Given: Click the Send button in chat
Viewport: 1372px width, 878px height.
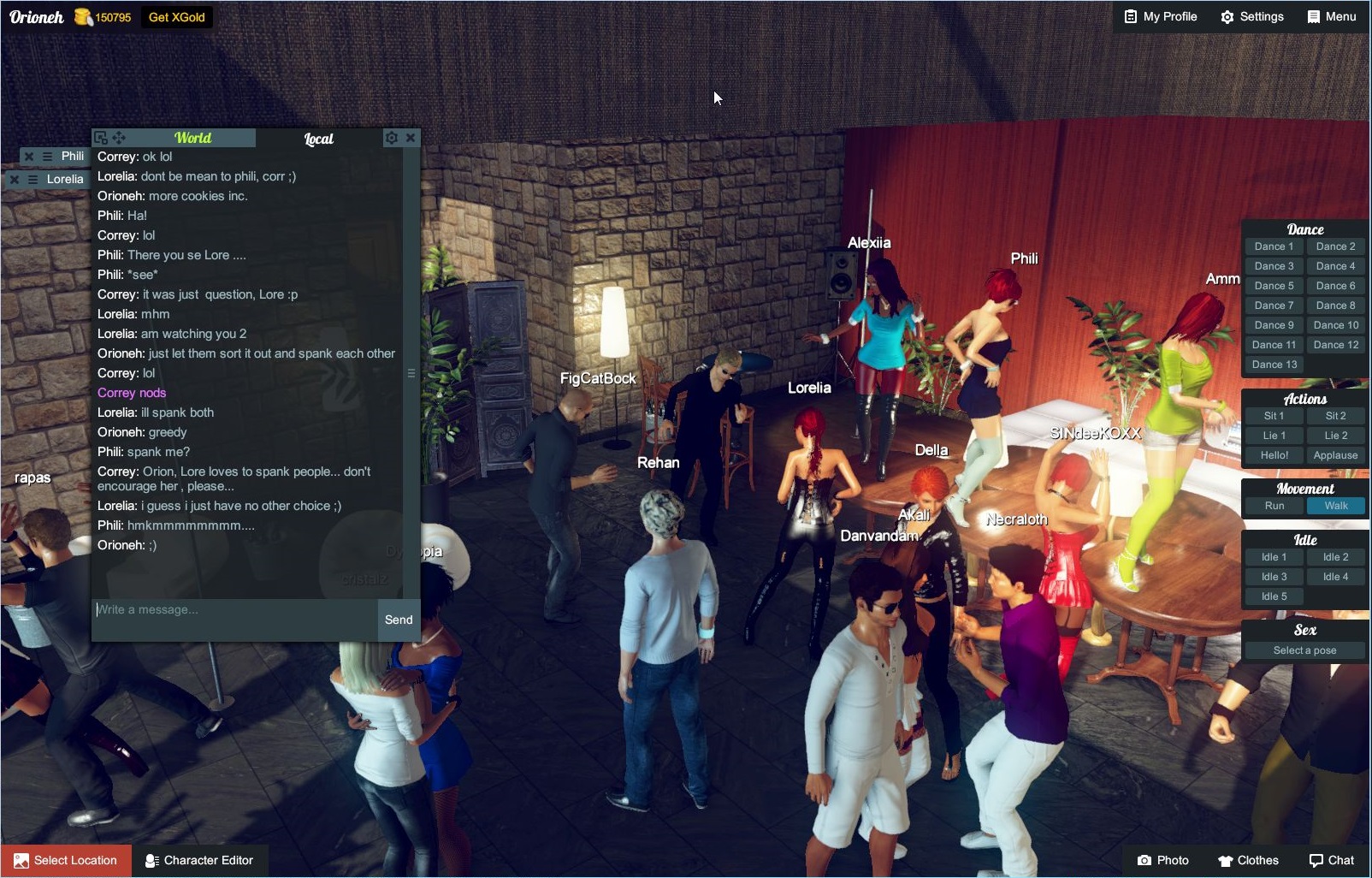Looking at the screenshot, I should point(398,620).
